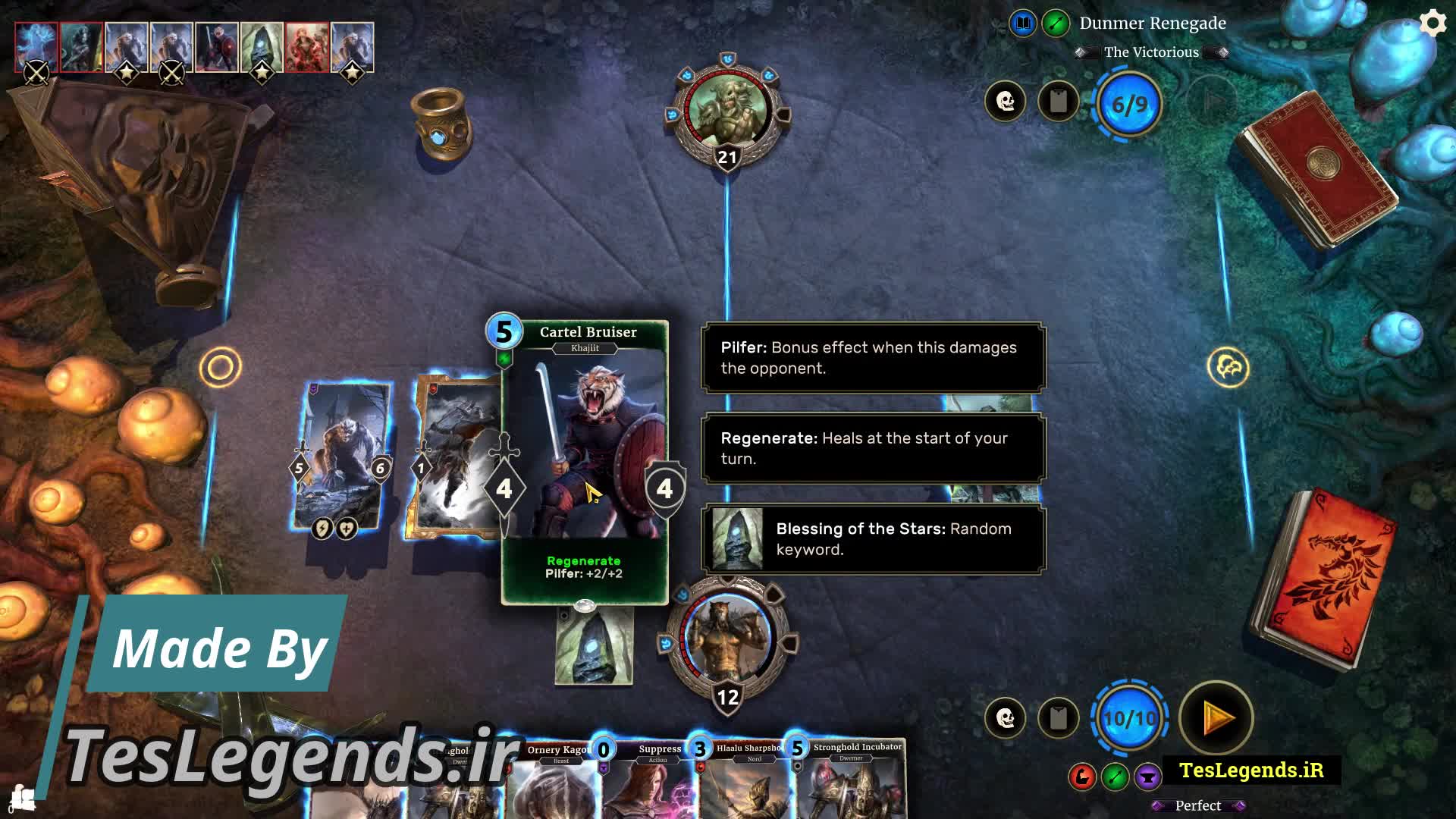
Task: Inspect the blue-gem goblet support item
Action: coord(441,125)
